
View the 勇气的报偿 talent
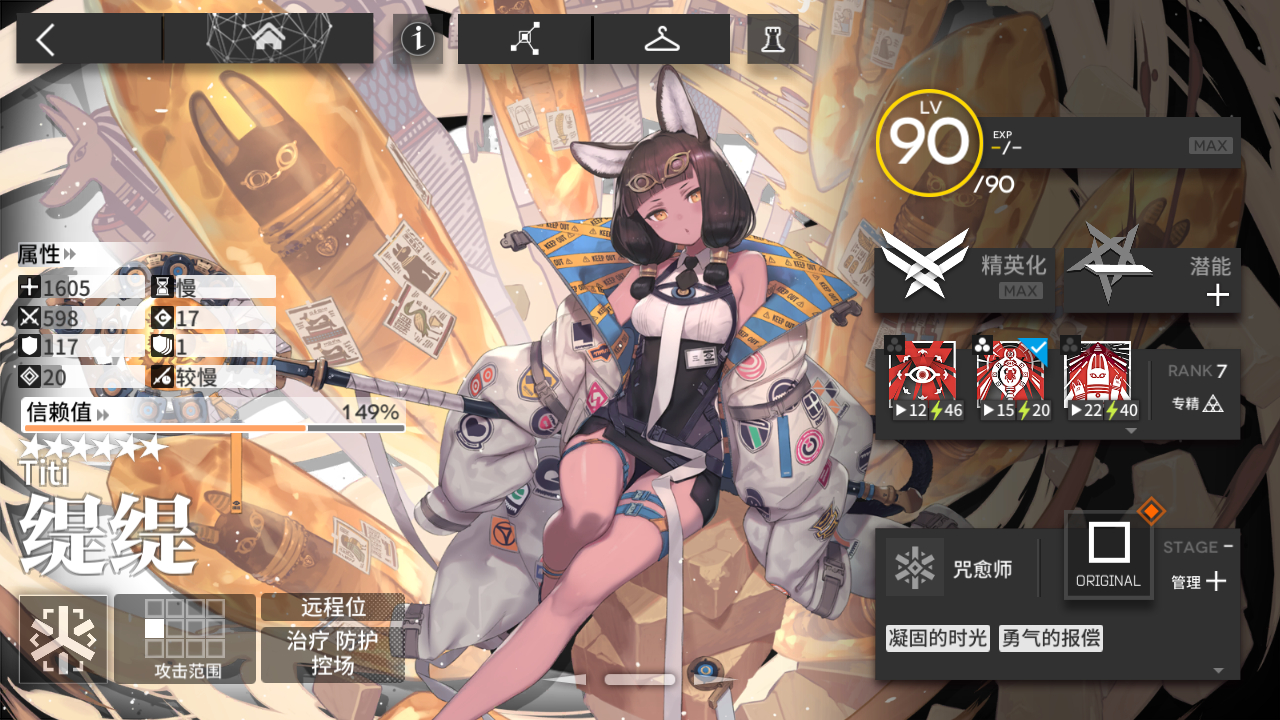tap(1050, 638)
